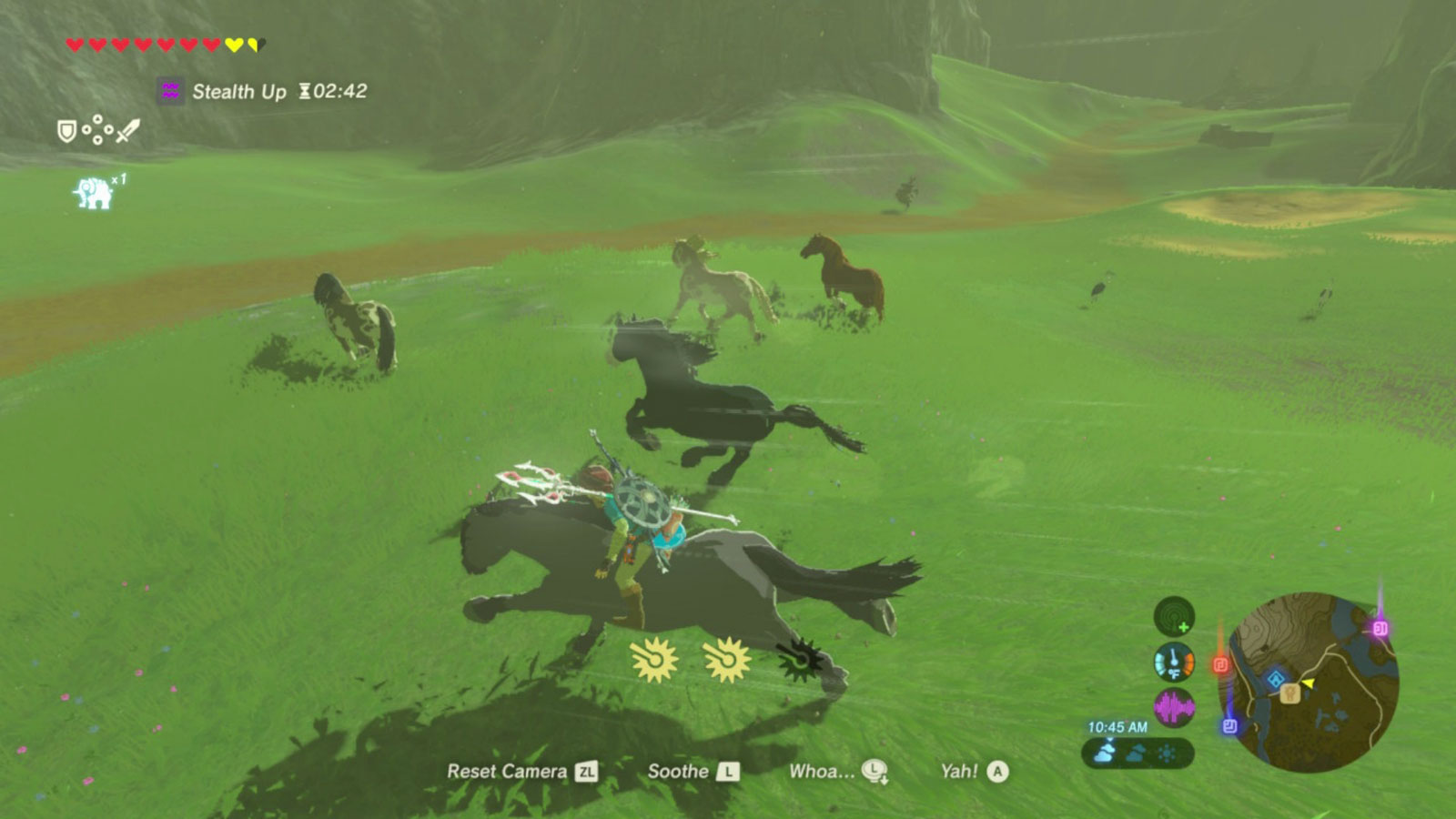Select the purple noise meter icon
The height and width of the screenshot is (819, 1456).
point(1174,705)
